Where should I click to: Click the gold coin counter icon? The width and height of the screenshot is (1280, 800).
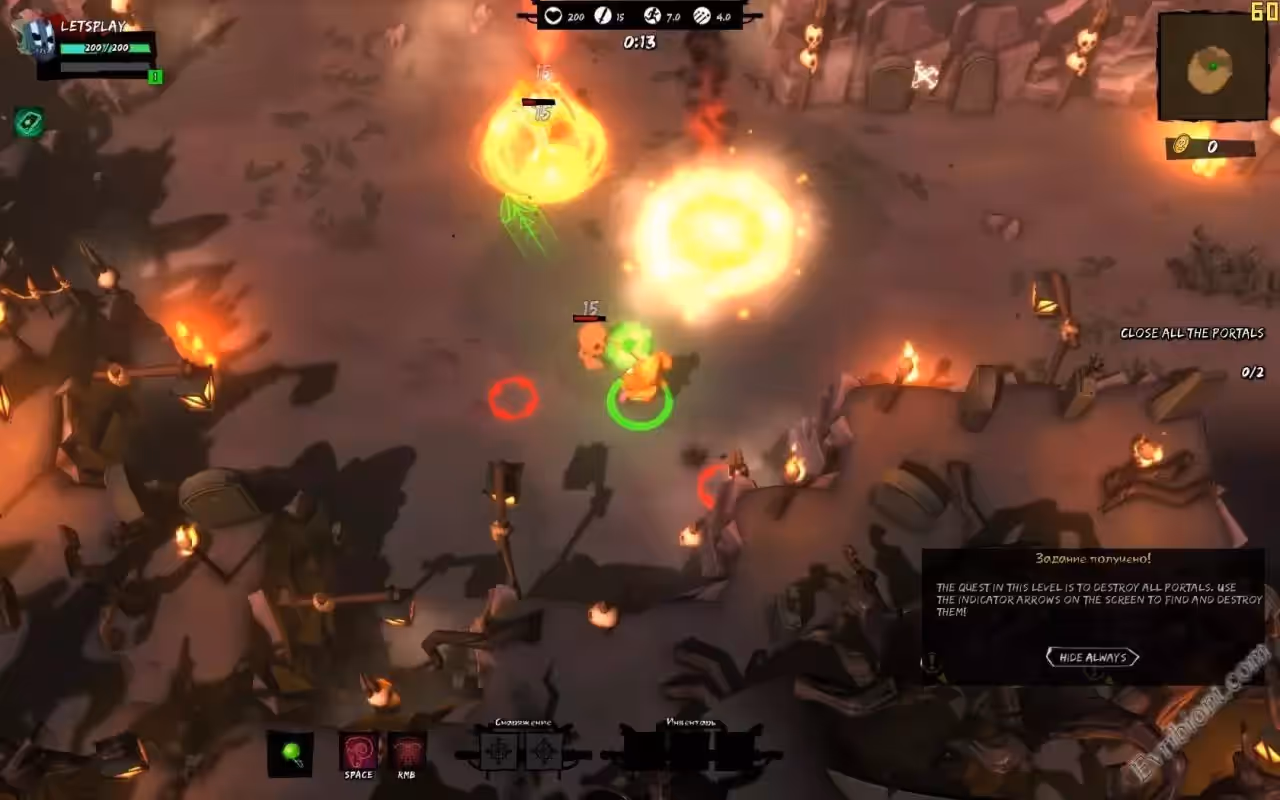pyautogui.click(x=1180, y=147)
